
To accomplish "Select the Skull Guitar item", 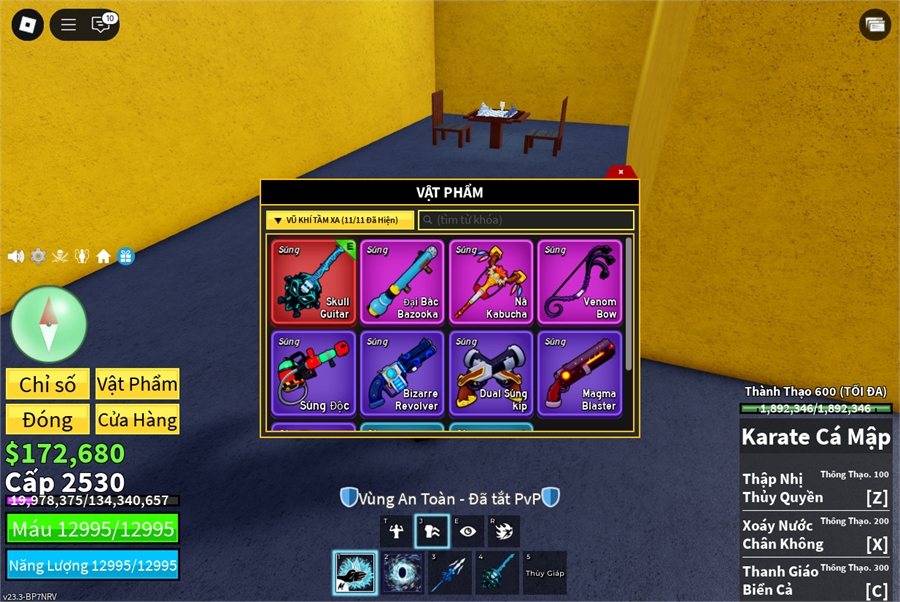I will pyautogui.click(x=313, y=282).
